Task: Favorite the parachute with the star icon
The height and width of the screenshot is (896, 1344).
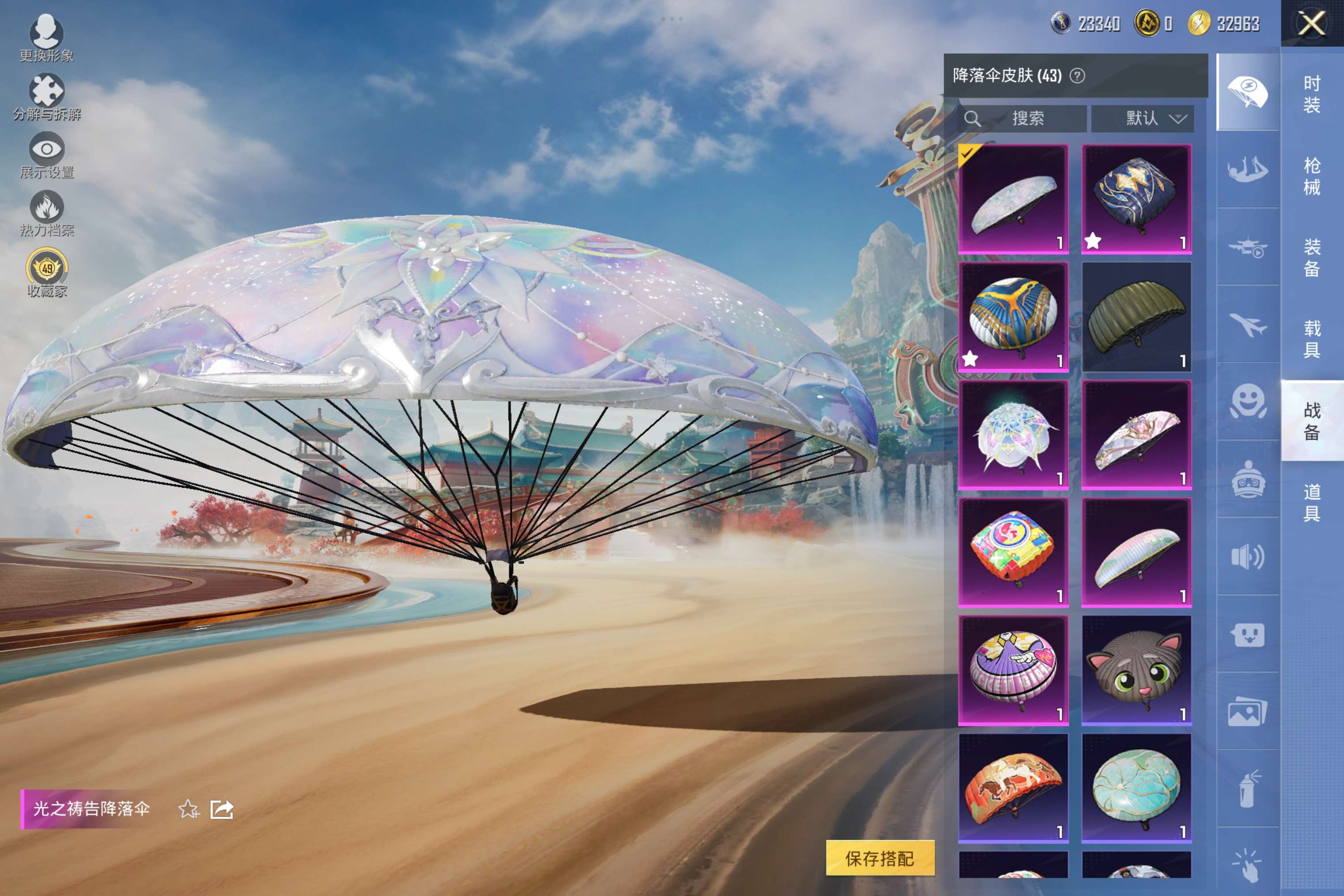Action: [189, 809]
